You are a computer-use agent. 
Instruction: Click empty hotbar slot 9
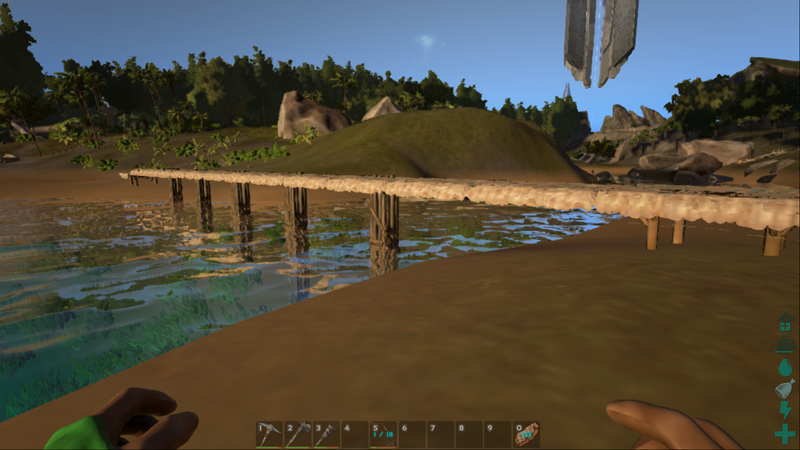click(x=498, y=434)
